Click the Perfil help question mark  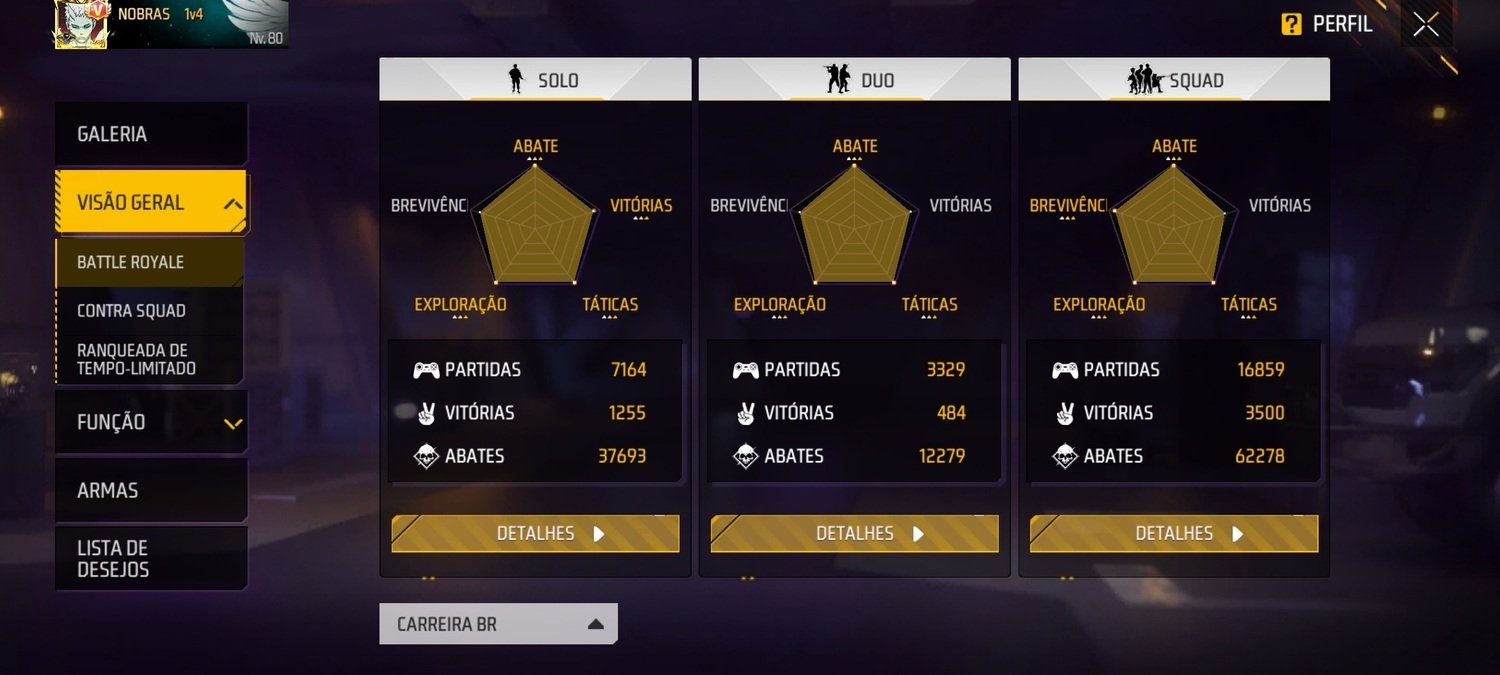(x=1291, y=25)
